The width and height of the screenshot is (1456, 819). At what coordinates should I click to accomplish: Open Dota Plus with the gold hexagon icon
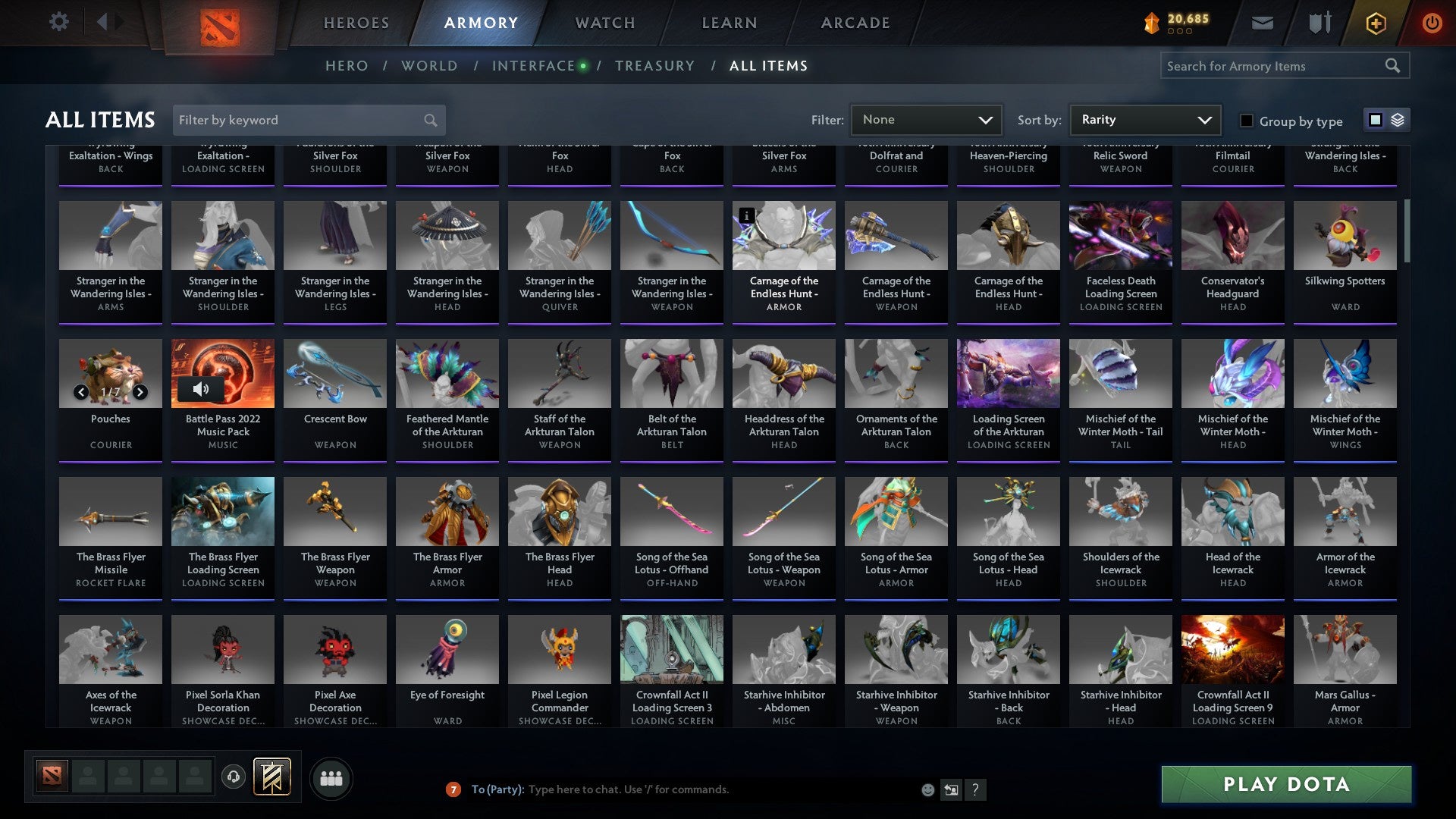click(x=1375, y=23)
